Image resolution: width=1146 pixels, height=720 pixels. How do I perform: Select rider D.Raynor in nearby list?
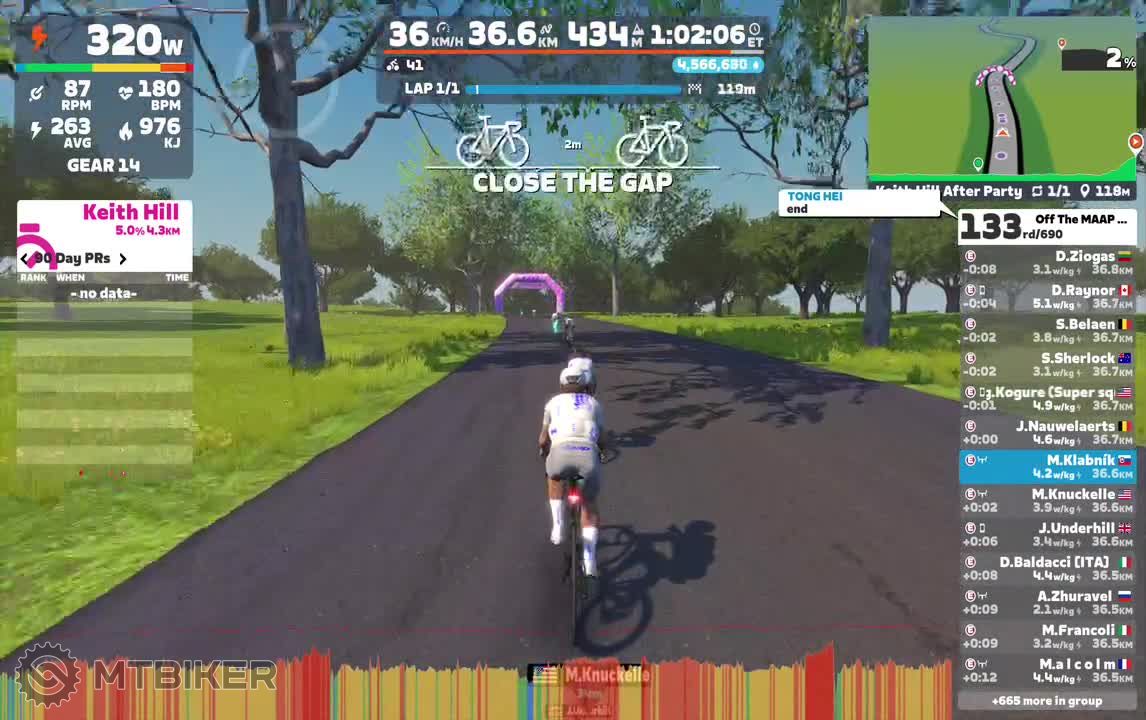[x=1047, y=297]
